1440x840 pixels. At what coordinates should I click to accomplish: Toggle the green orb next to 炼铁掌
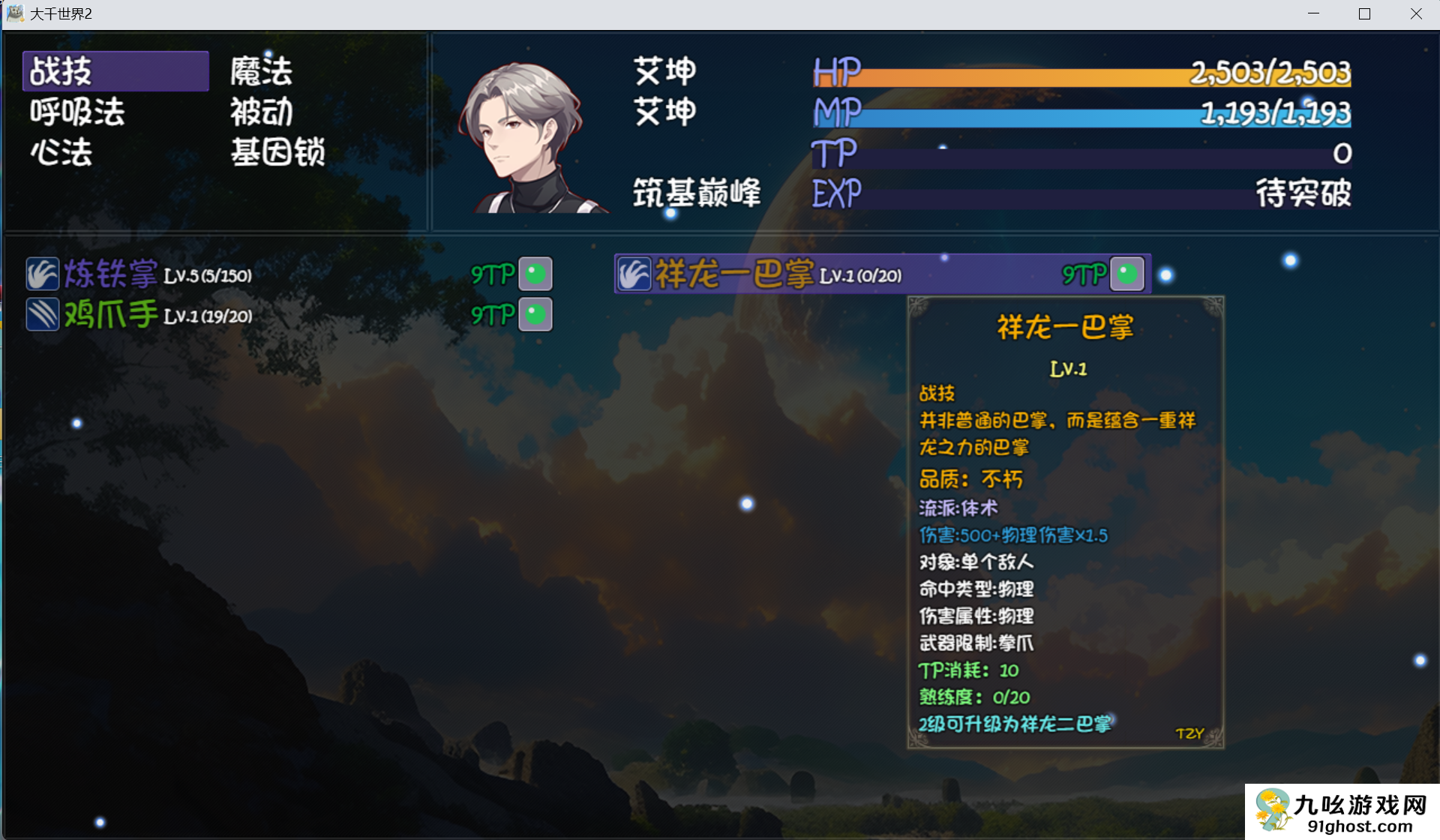pos(535,274)
